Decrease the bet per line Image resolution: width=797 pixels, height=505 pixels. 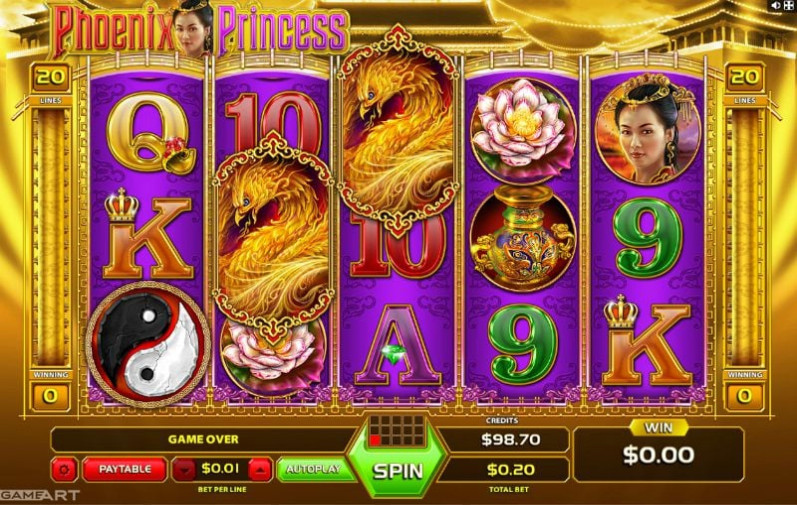[185, 469]
